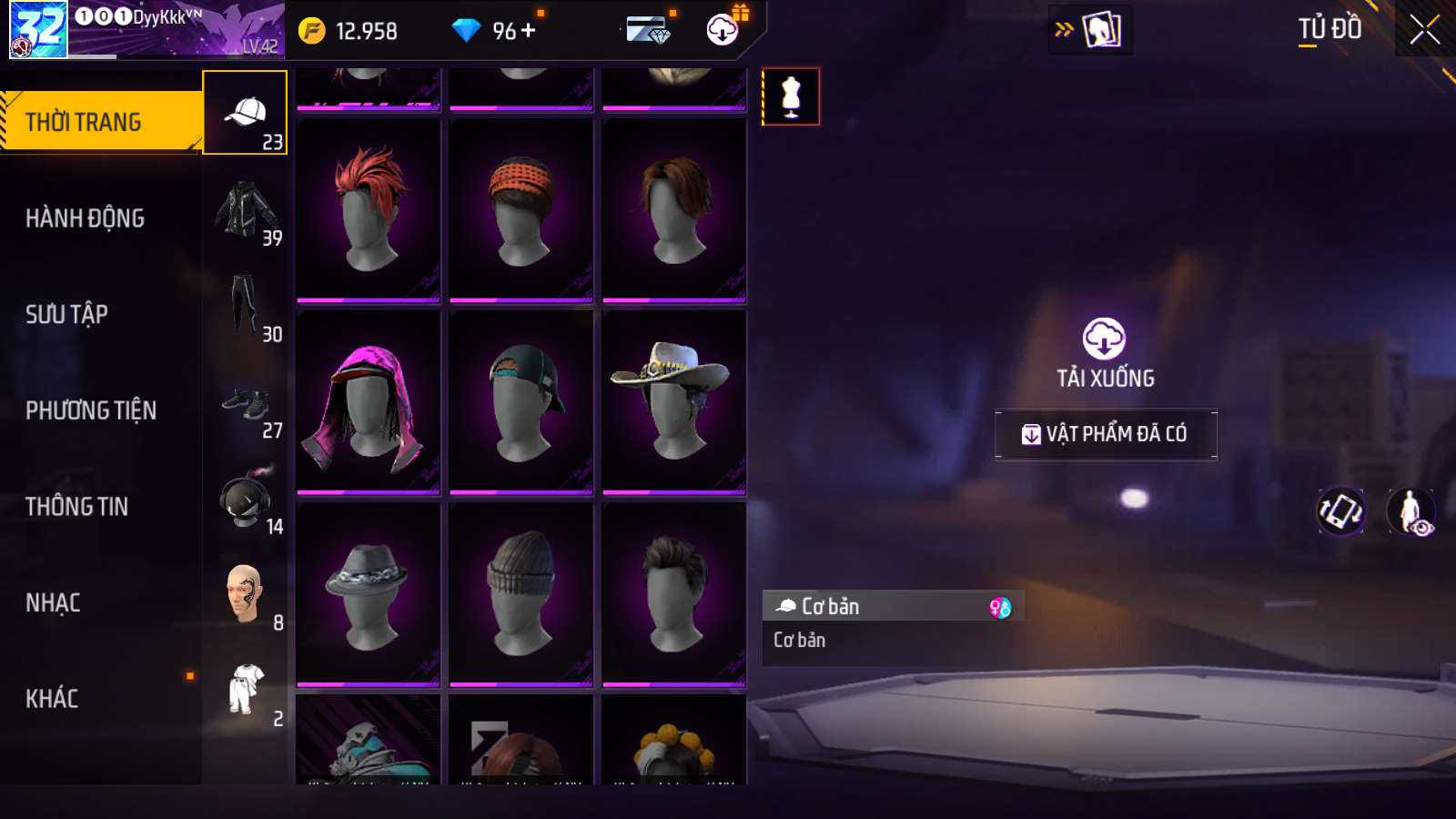Toggle the mannequin preview icon
Viewport: 1456px width, 819px height.
click(x=791, y=96)
